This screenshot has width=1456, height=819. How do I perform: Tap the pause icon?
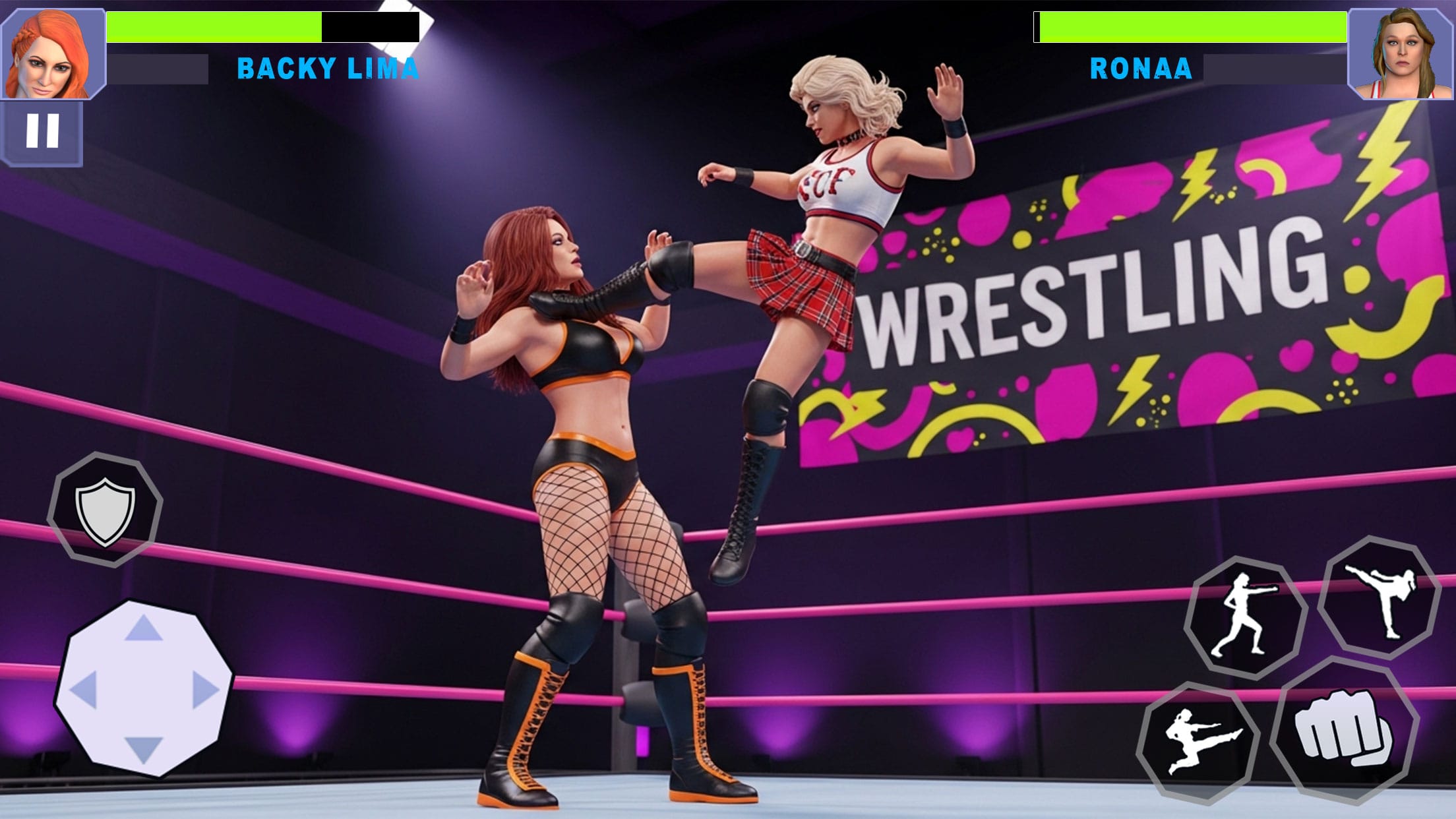coord(42,129)
